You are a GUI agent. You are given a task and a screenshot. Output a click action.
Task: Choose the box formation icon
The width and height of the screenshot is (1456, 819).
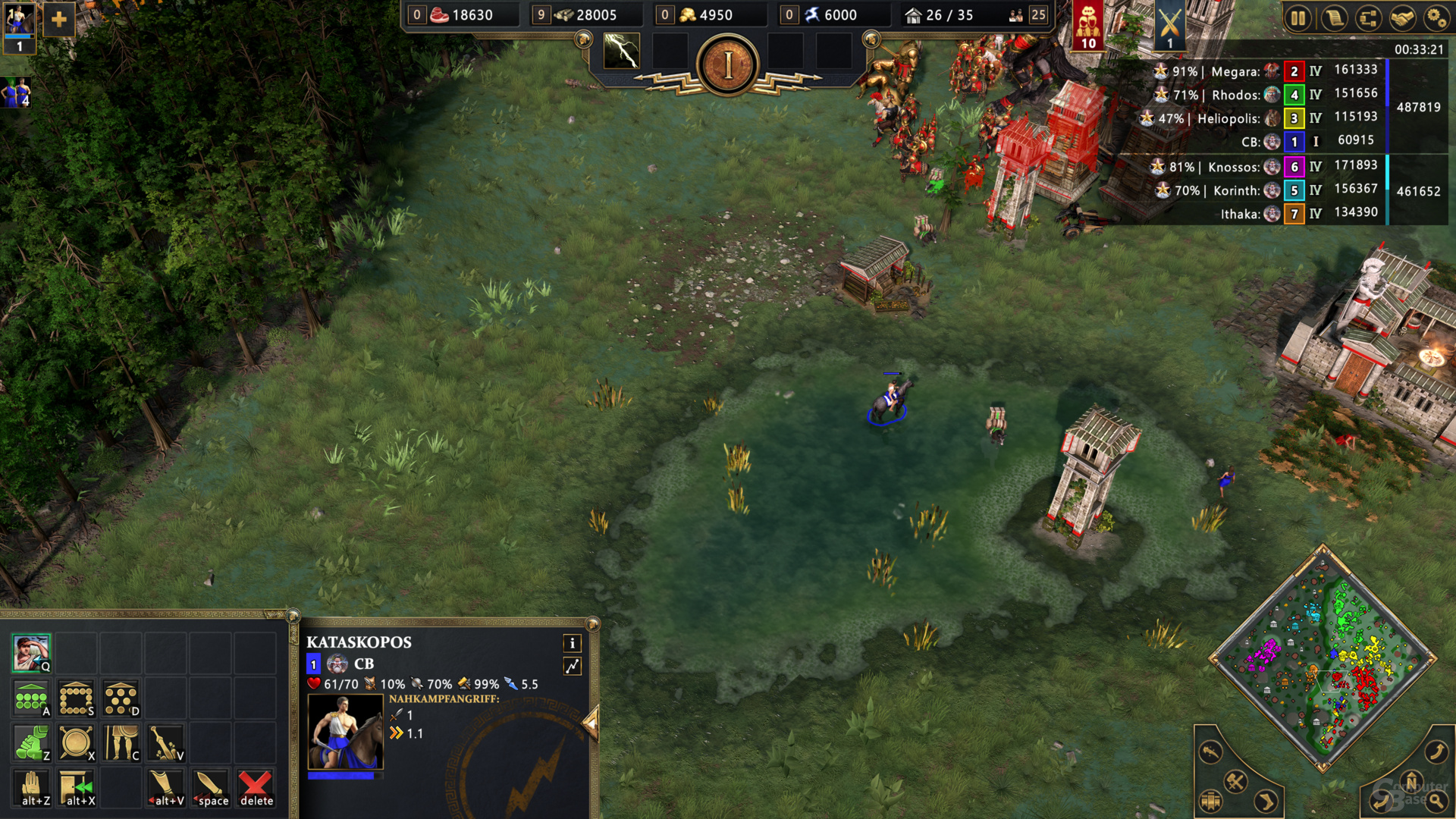(x=76, y=698)
